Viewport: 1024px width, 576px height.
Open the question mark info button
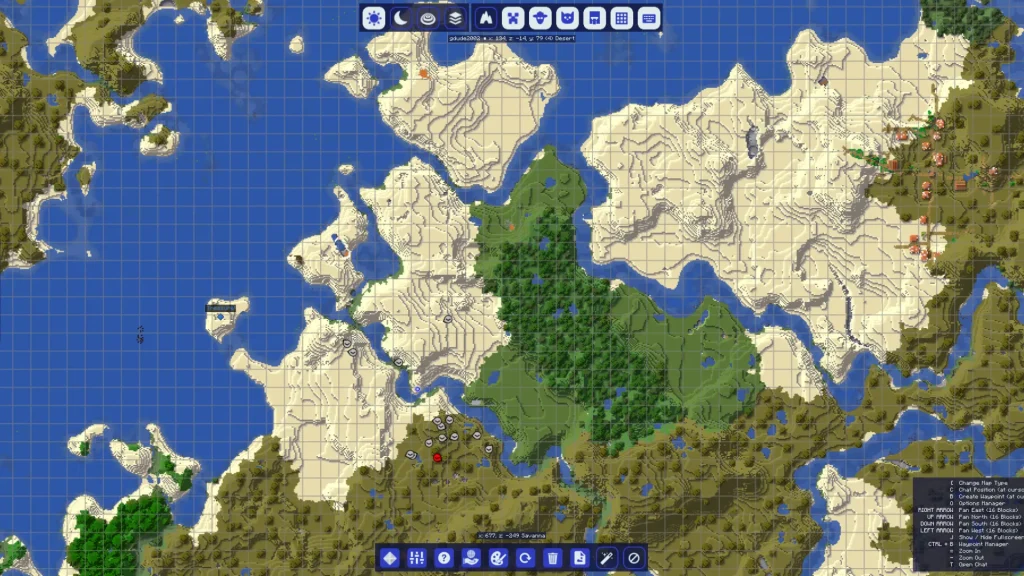pyautogui.click(x=445, y=557)
